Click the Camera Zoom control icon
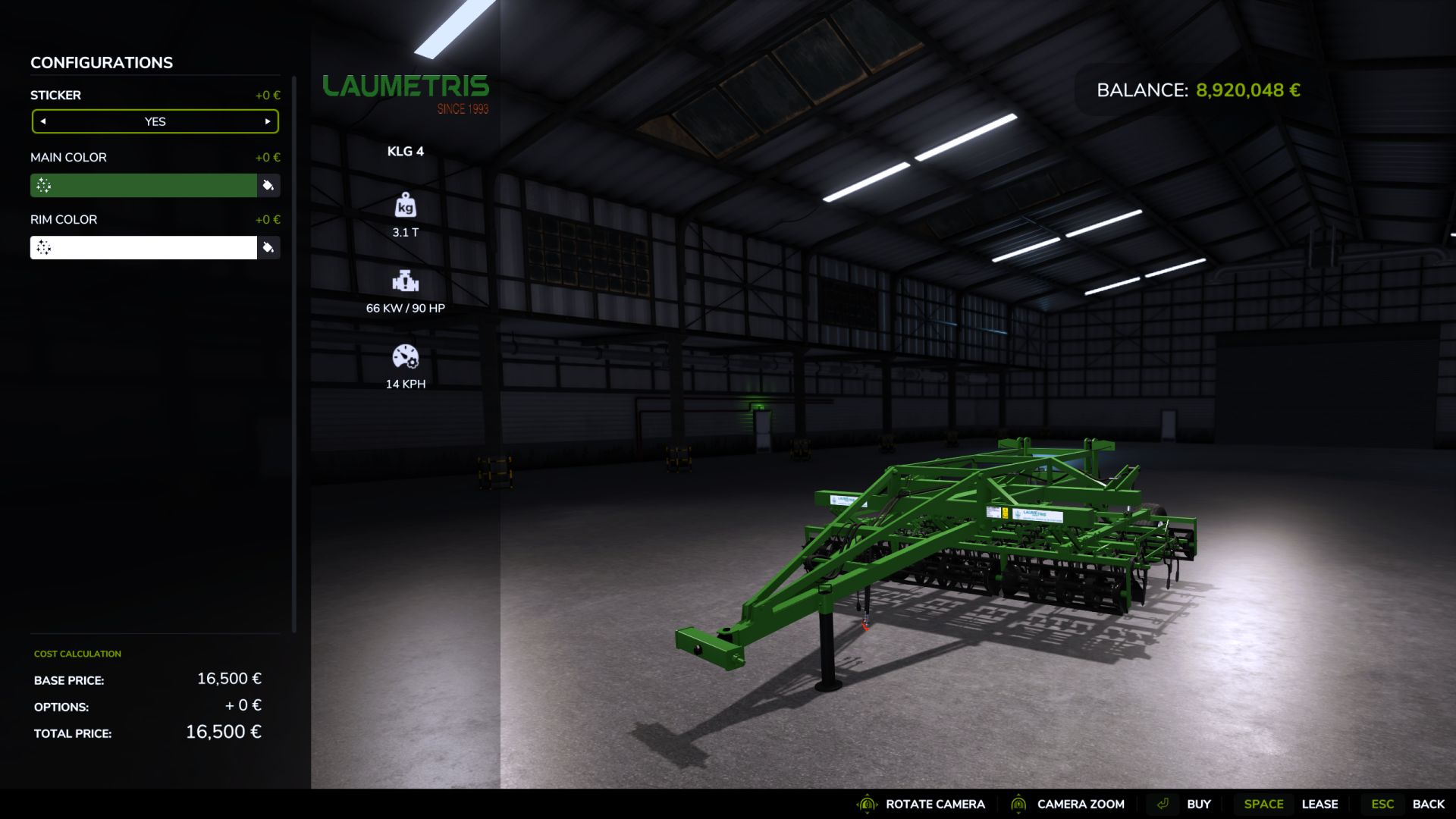The width and height of the screenshot is (1456, 819). [x=1020, y=804]
